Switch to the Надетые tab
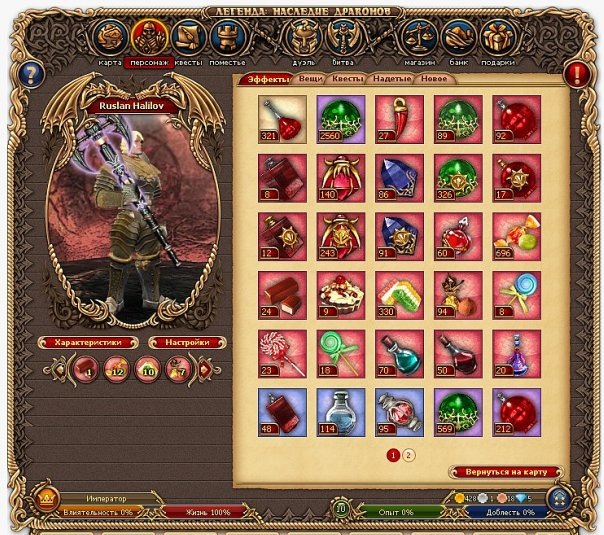Image resolution: width=604 pixels, height=535 pixels. [392, 78]
